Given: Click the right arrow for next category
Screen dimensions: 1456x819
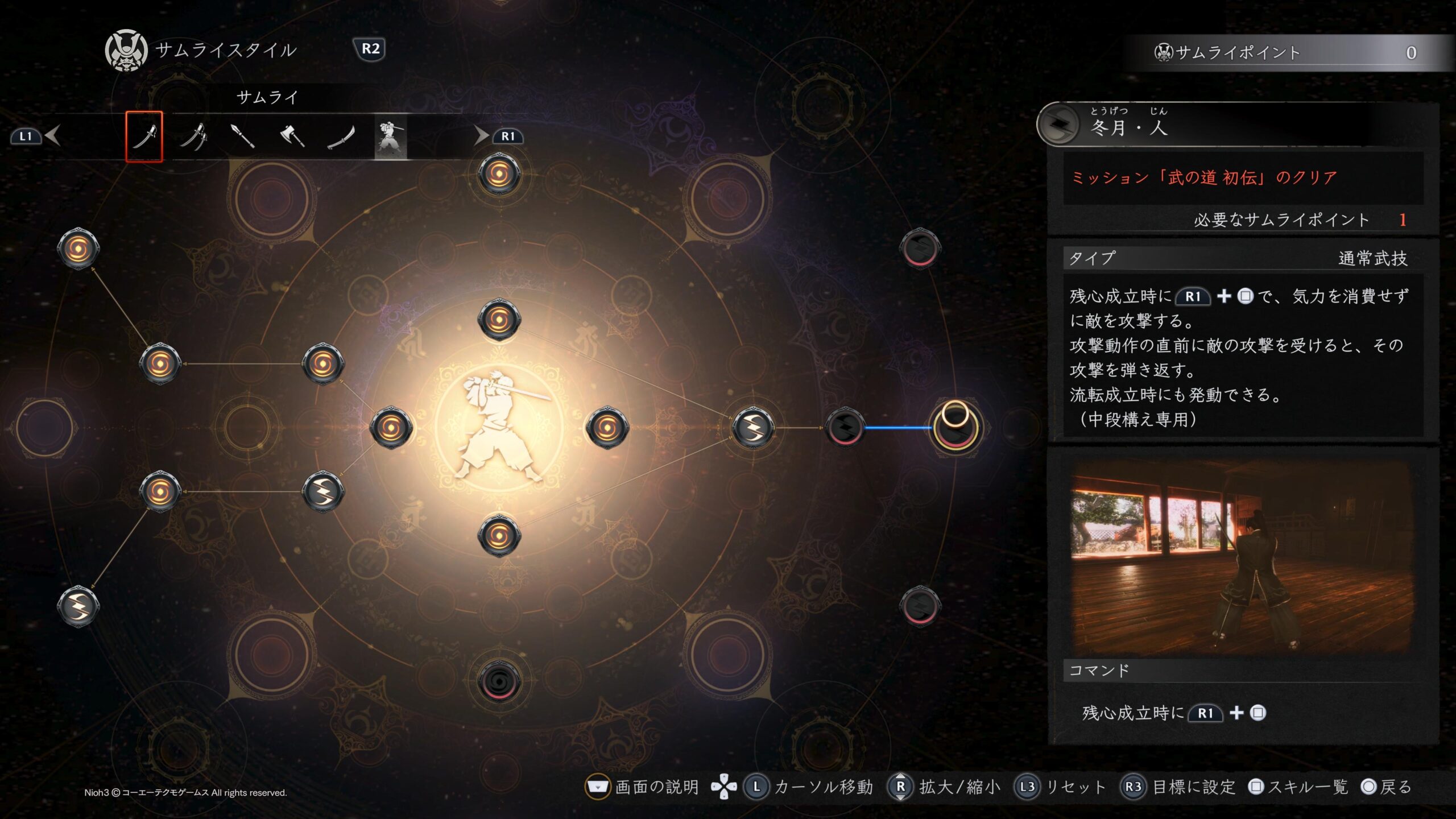Looking at the screenshot, I should coord(481,136).
